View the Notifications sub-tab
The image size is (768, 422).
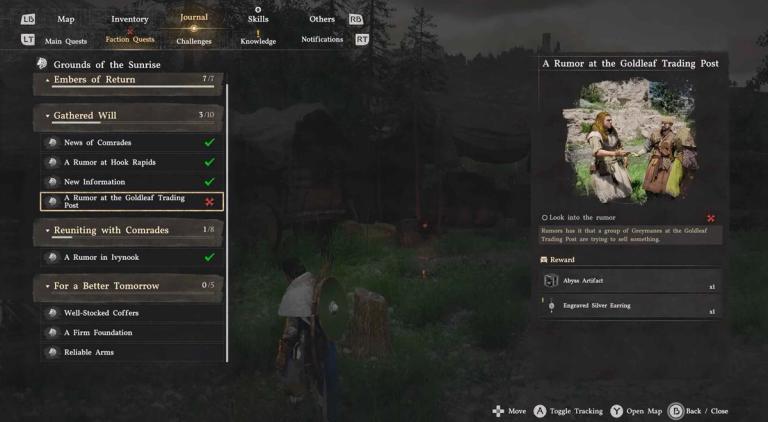(322, 40)
